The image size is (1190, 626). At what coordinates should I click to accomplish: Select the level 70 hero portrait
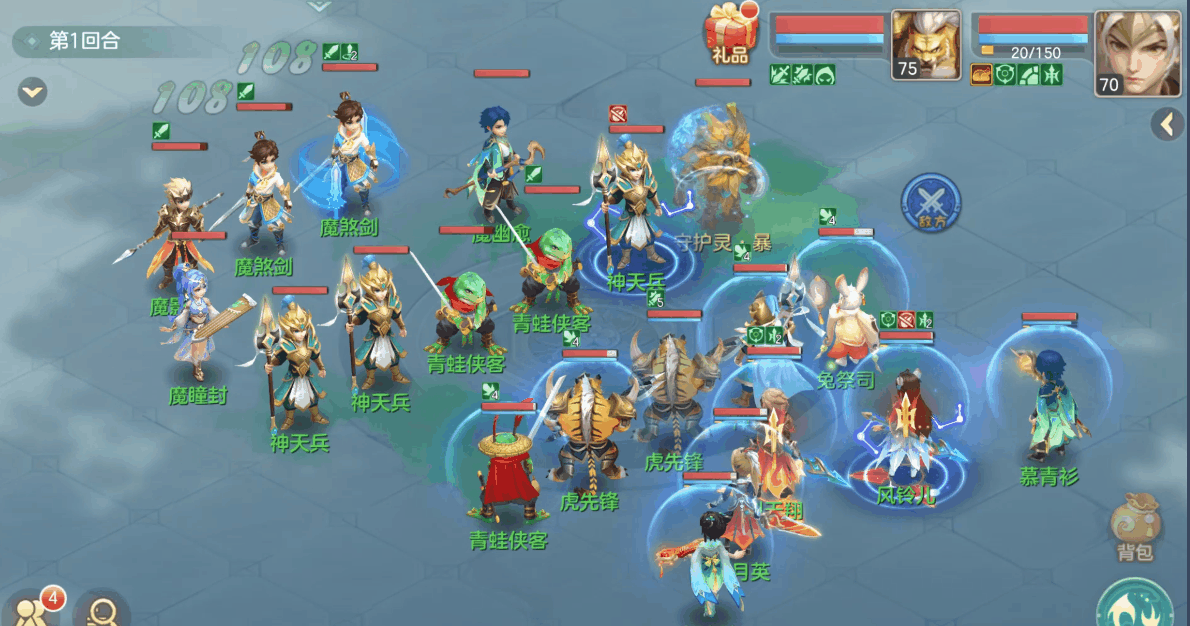(1137, 52)
